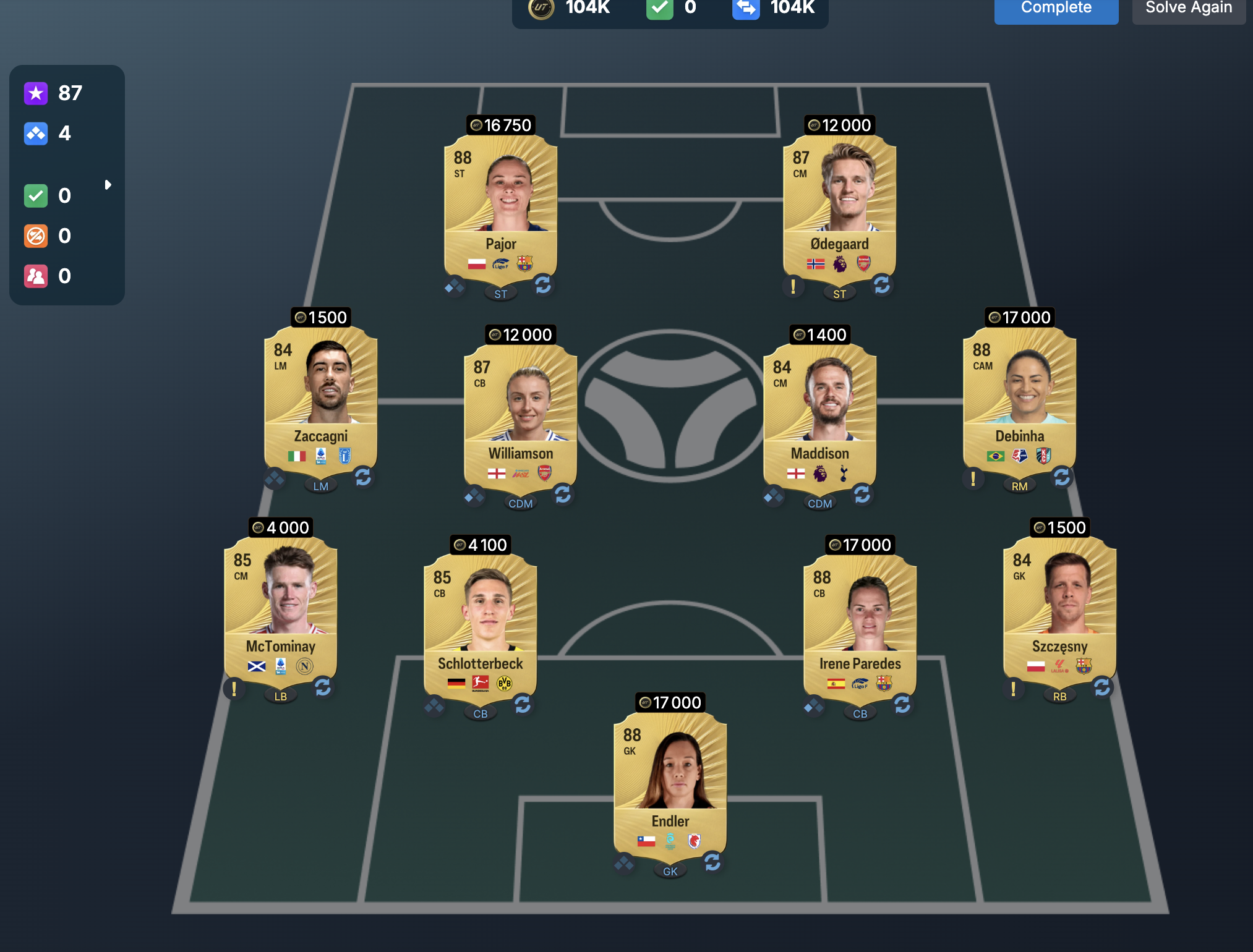The width and height of the screenshot is (1253, 952).
Task: Click the refresh icon on Williamson
Action: (x=563, y=495)
